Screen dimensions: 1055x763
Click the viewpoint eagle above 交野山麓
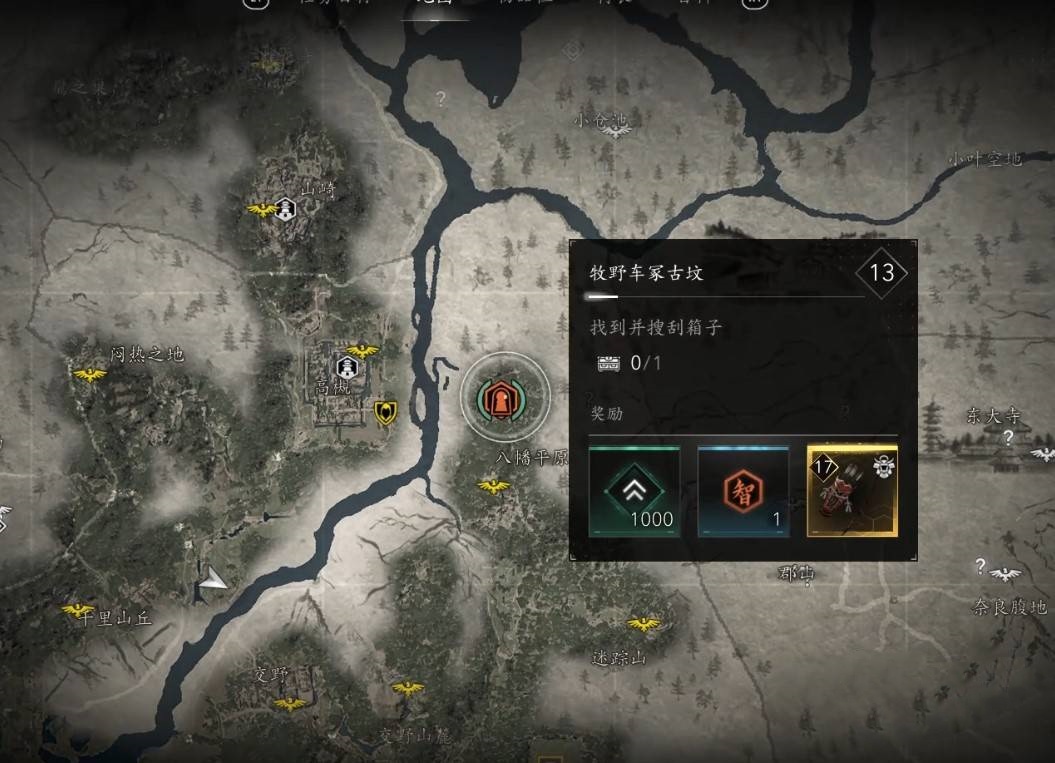(x=408, y=688)
